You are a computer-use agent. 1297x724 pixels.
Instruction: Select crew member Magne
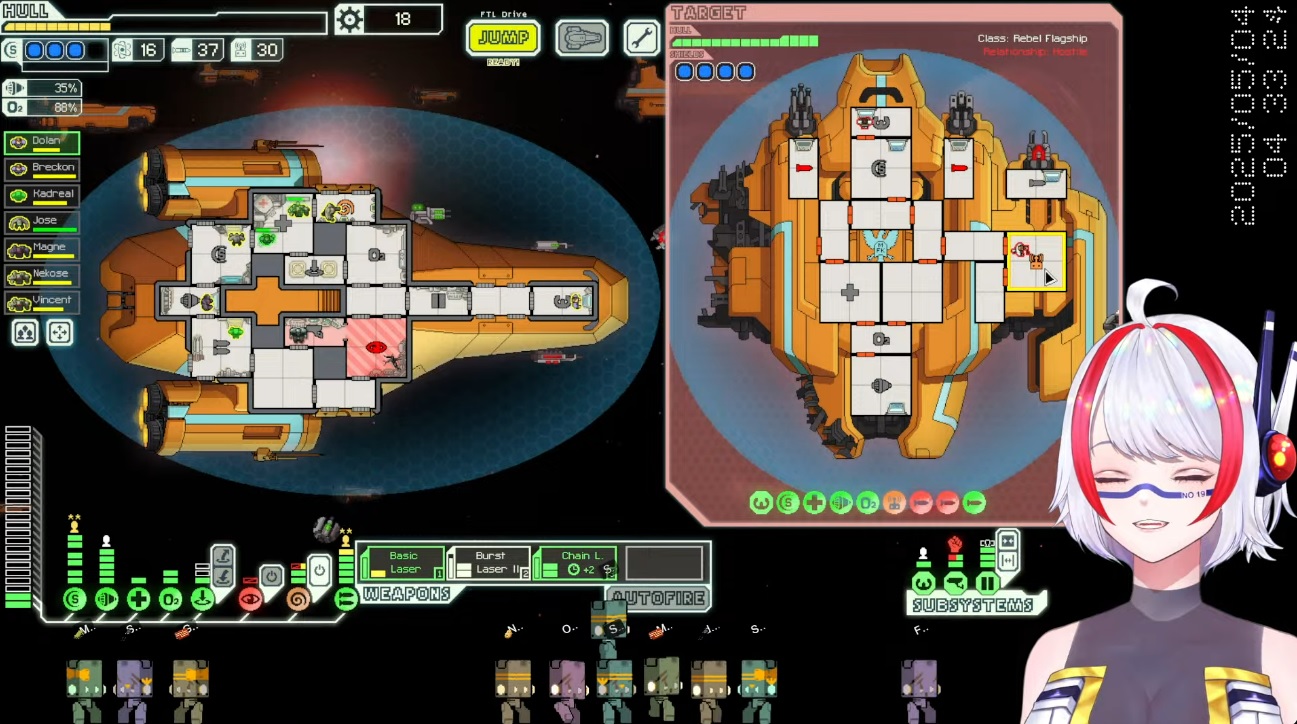(x=42, y=247)
